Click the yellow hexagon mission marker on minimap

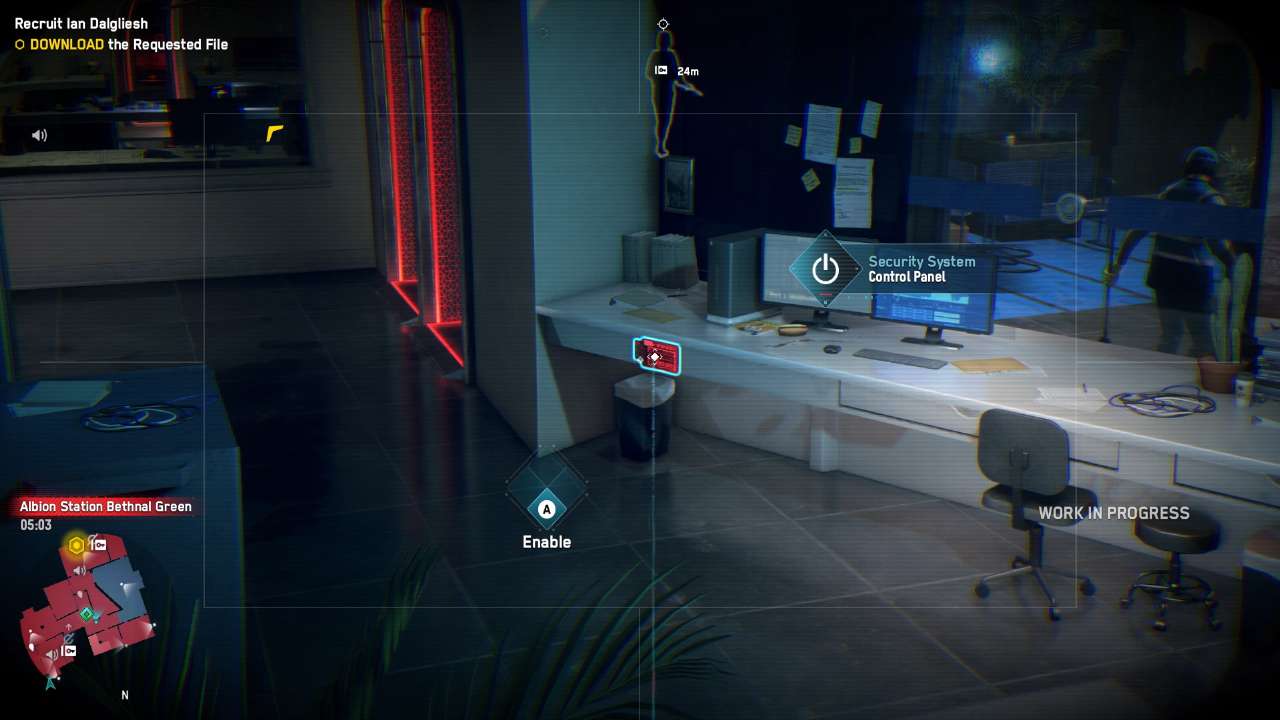[75, 543]
